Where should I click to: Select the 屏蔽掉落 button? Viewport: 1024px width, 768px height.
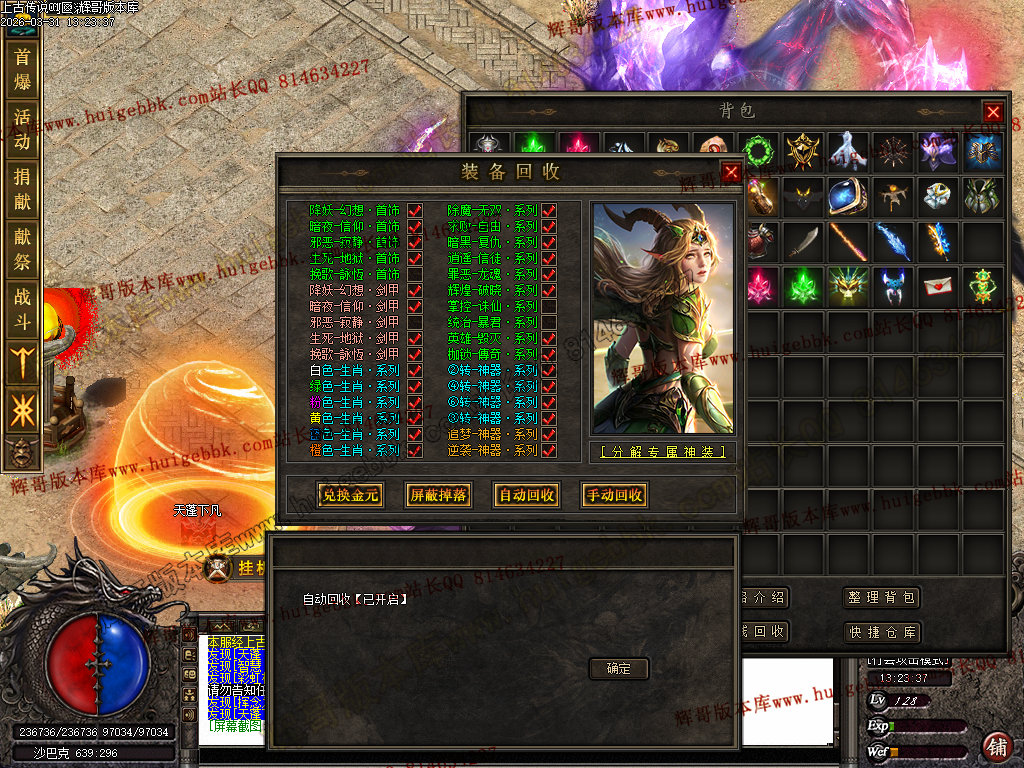(x=437, y=495)
